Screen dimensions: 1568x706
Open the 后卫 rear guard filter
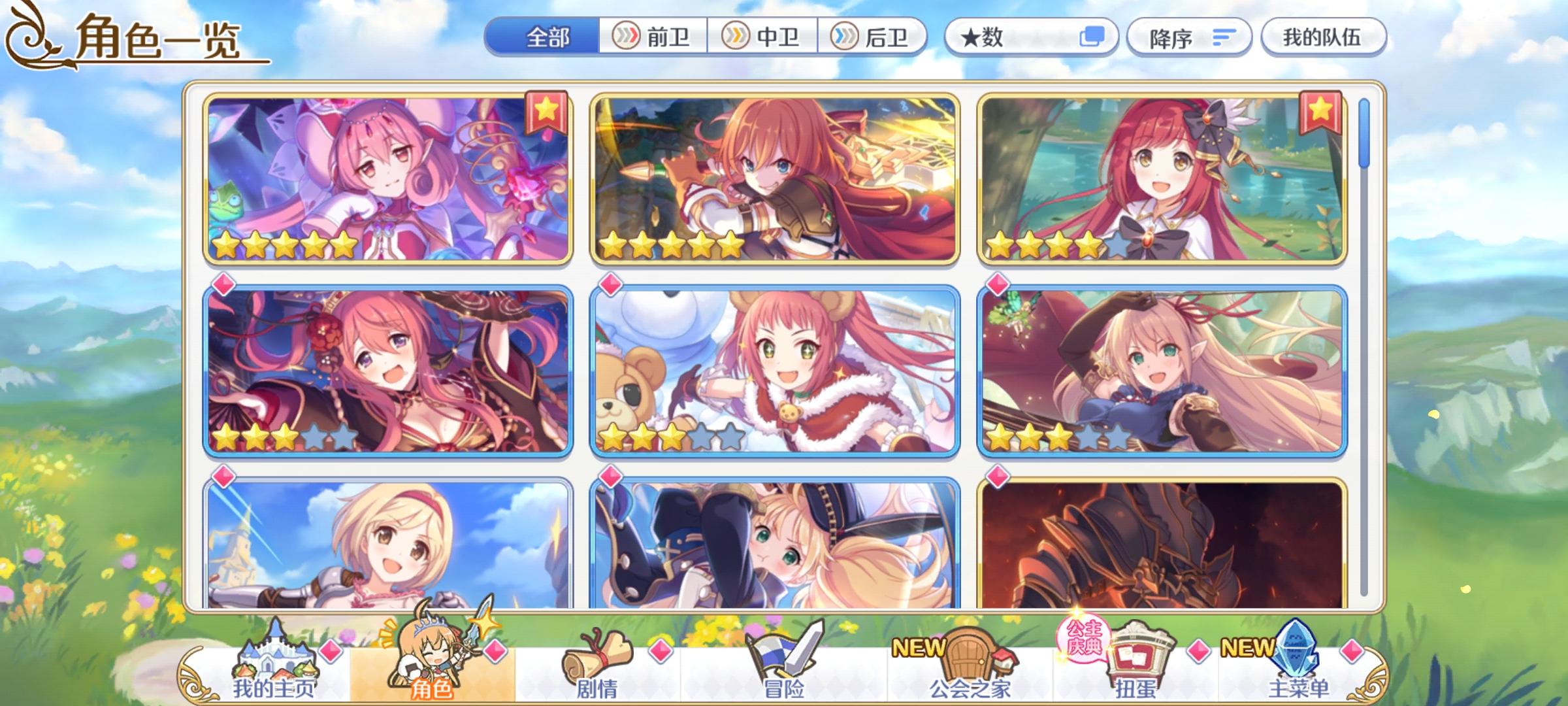(872, 37)
